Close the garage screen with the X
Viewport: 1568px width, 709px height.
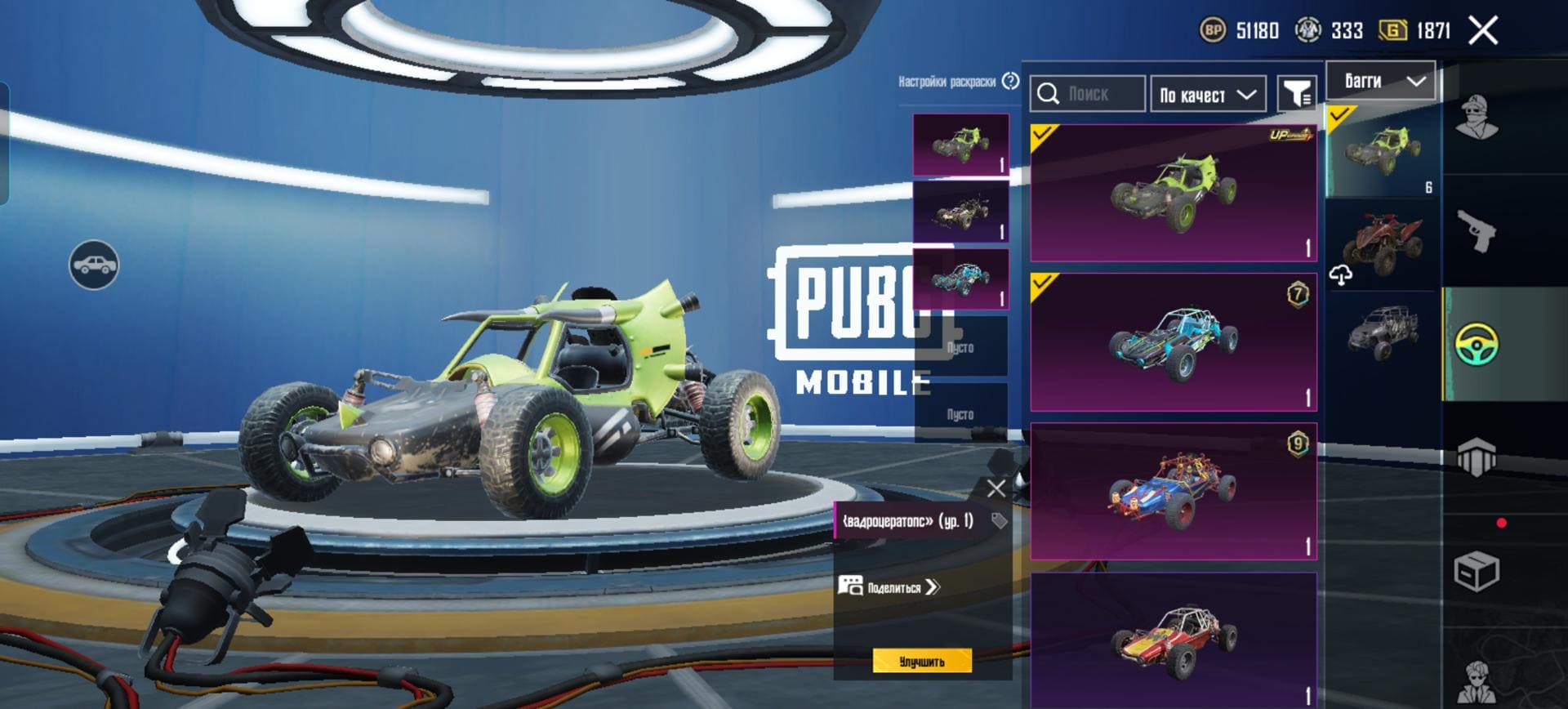tap(1482, 31)
